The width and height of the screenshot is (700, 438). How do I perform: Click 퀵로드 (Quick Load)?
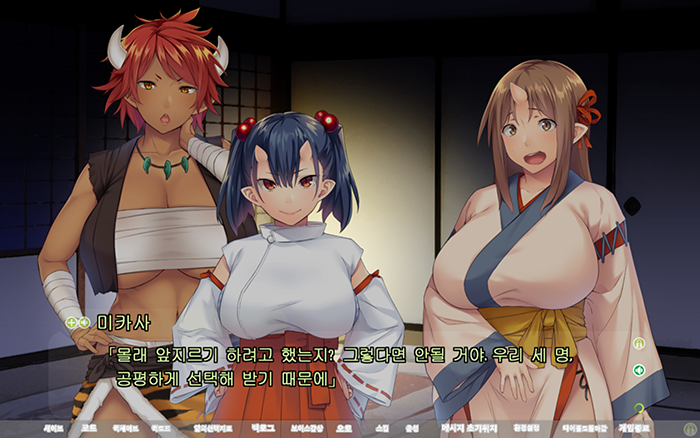(162, 427)
